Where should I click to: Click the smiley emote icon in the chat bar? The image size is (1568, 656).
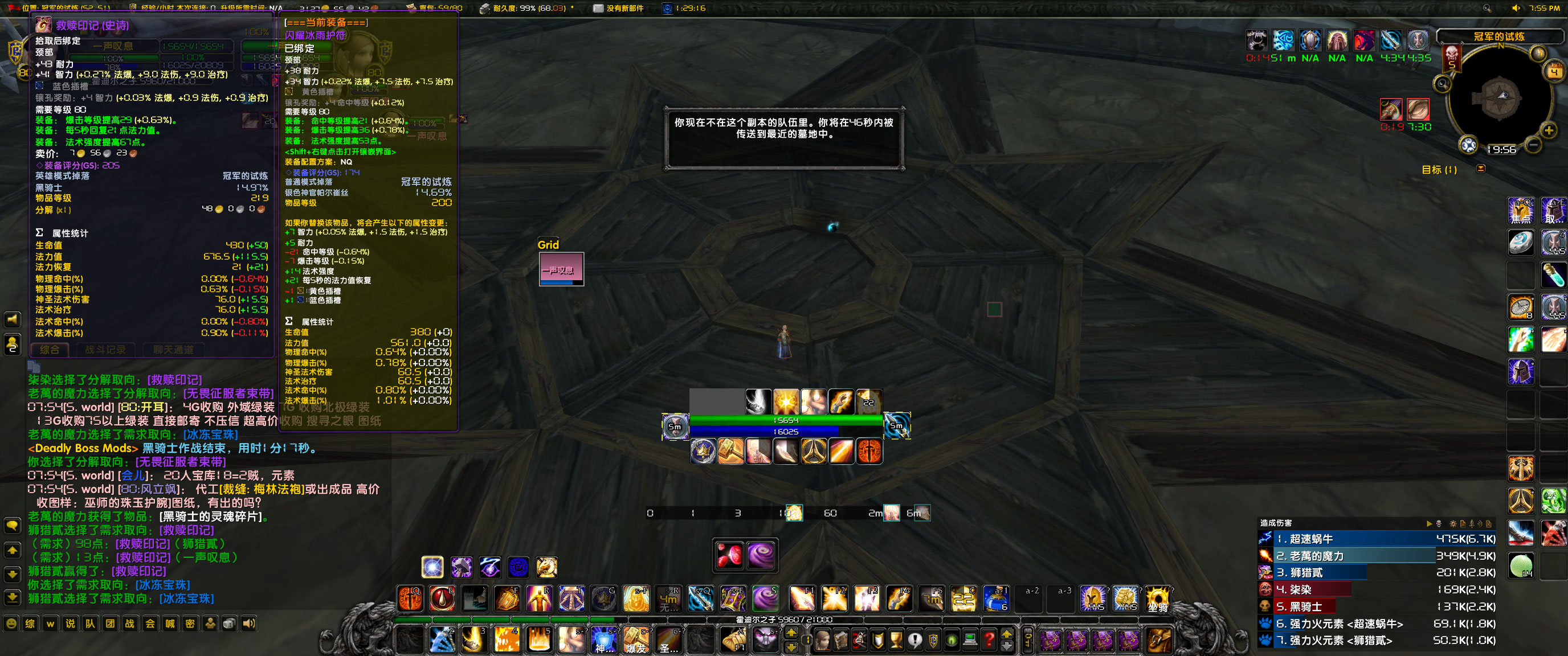click(11, 623)
